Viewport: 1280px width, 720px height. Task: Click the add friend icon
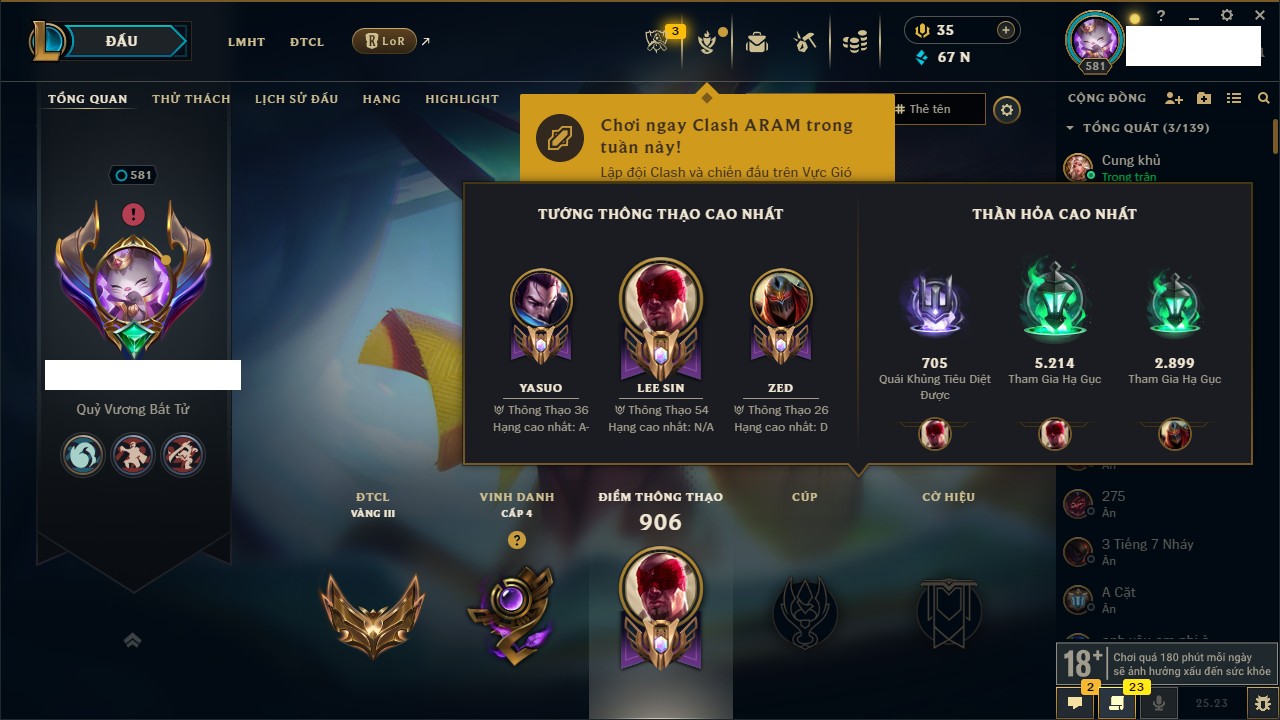click(x=1174, y=98)
